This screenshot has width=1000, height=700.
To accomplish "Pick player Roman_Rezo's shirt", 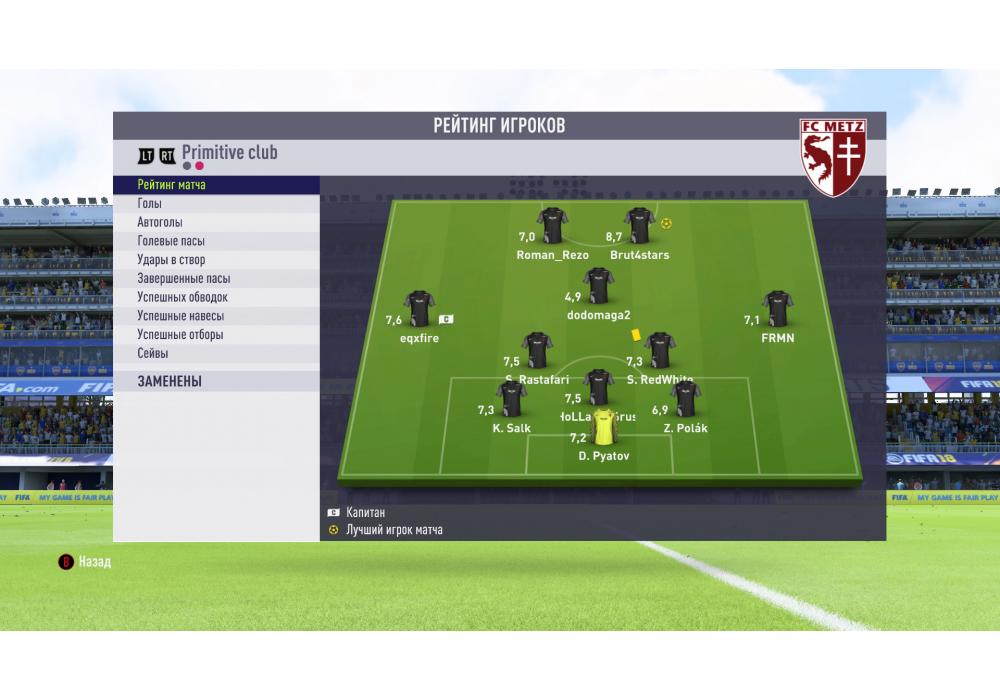I will coord(552,226).
